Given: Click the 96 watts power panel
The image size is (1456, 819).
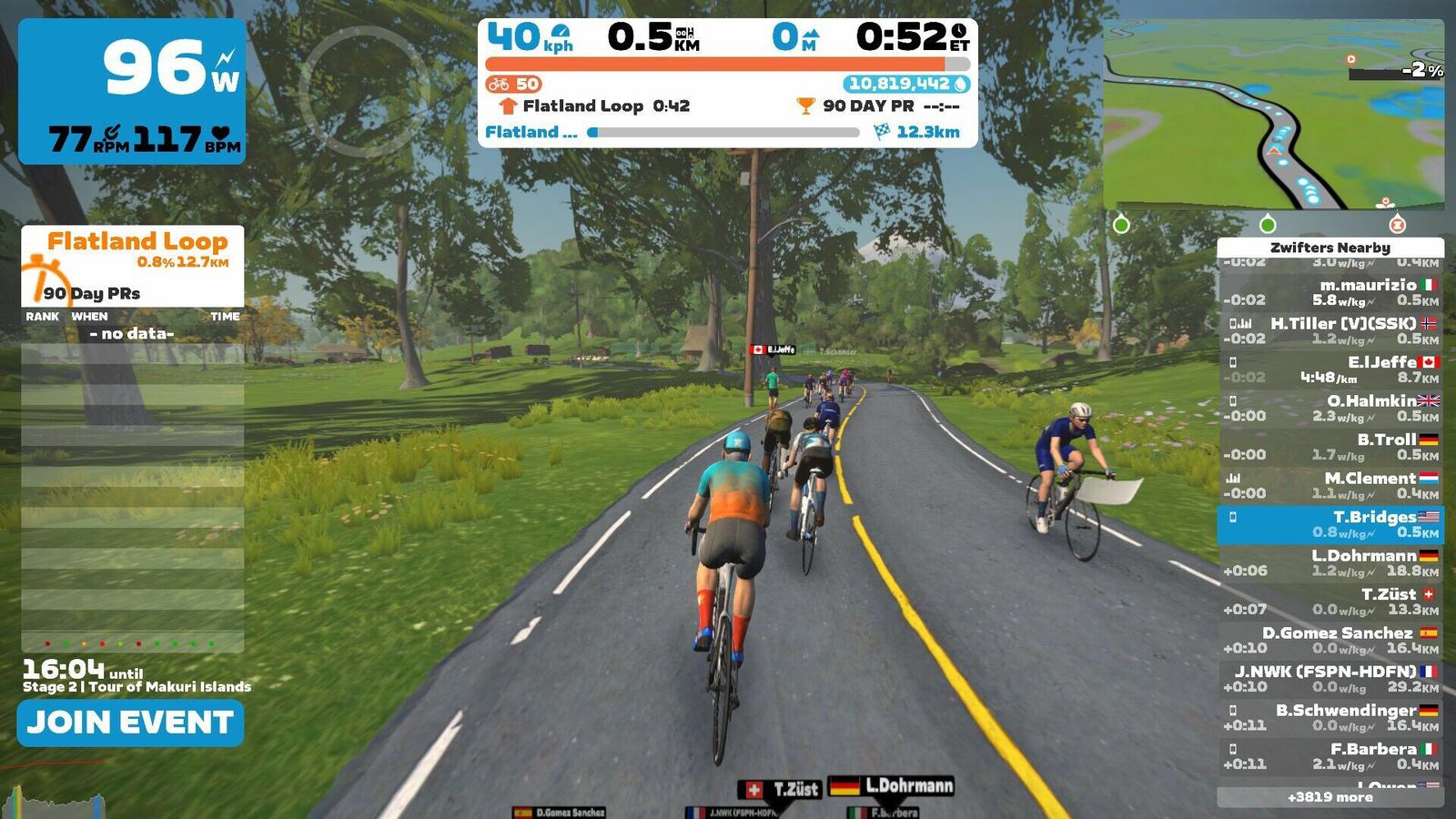Looking at the screenshot, I should coord(132,91).
